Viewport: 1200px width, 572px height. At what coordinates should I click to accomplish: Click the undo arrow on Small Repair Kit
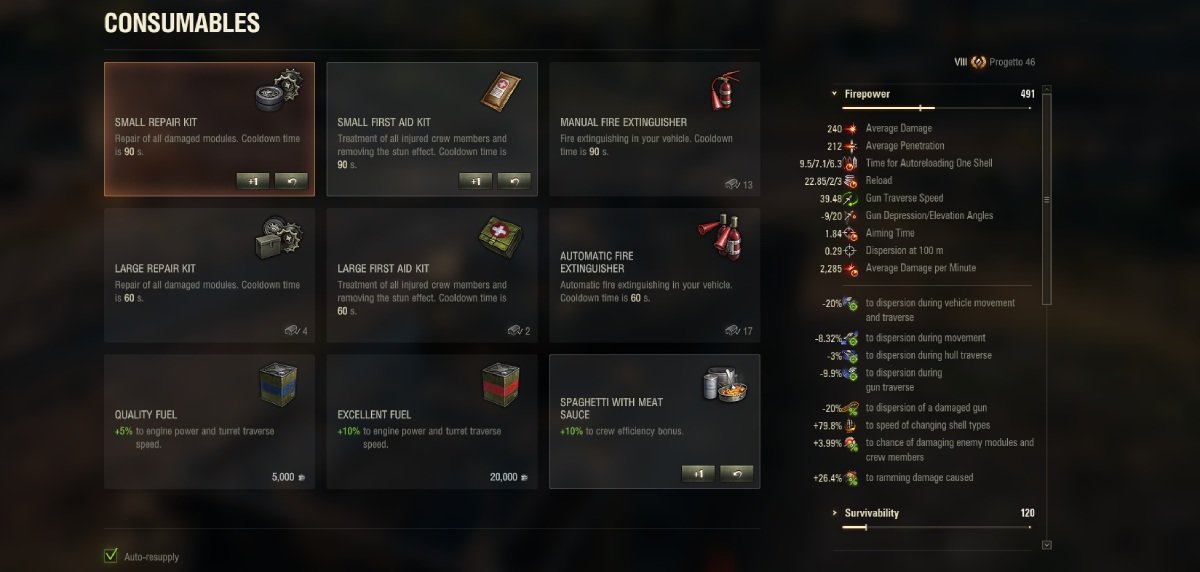tap(291, 181)
